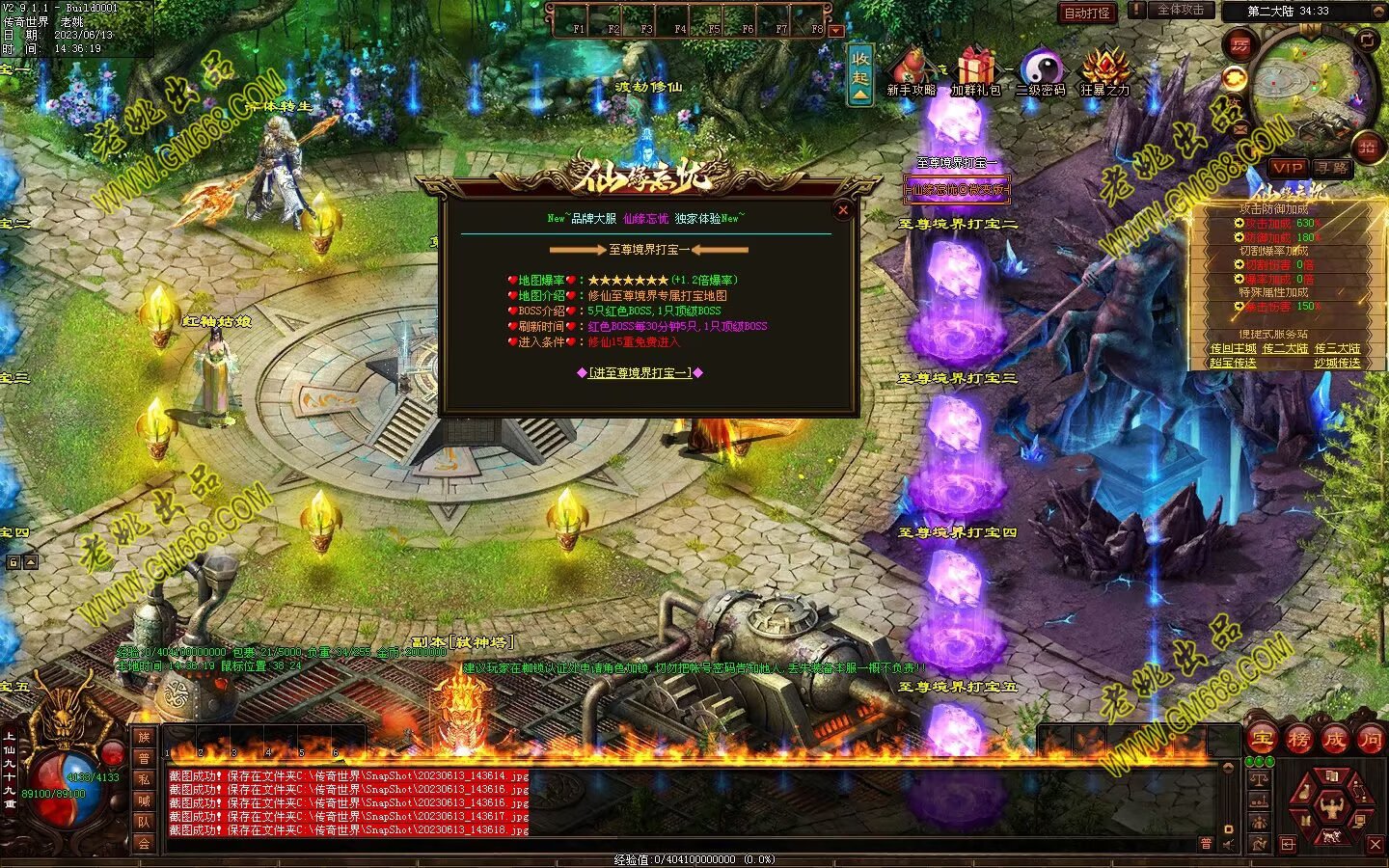Open the VIP panel button
The height and width of the screenshot is (868, 1389).
pyautogui.click(x=1287, y=167)
